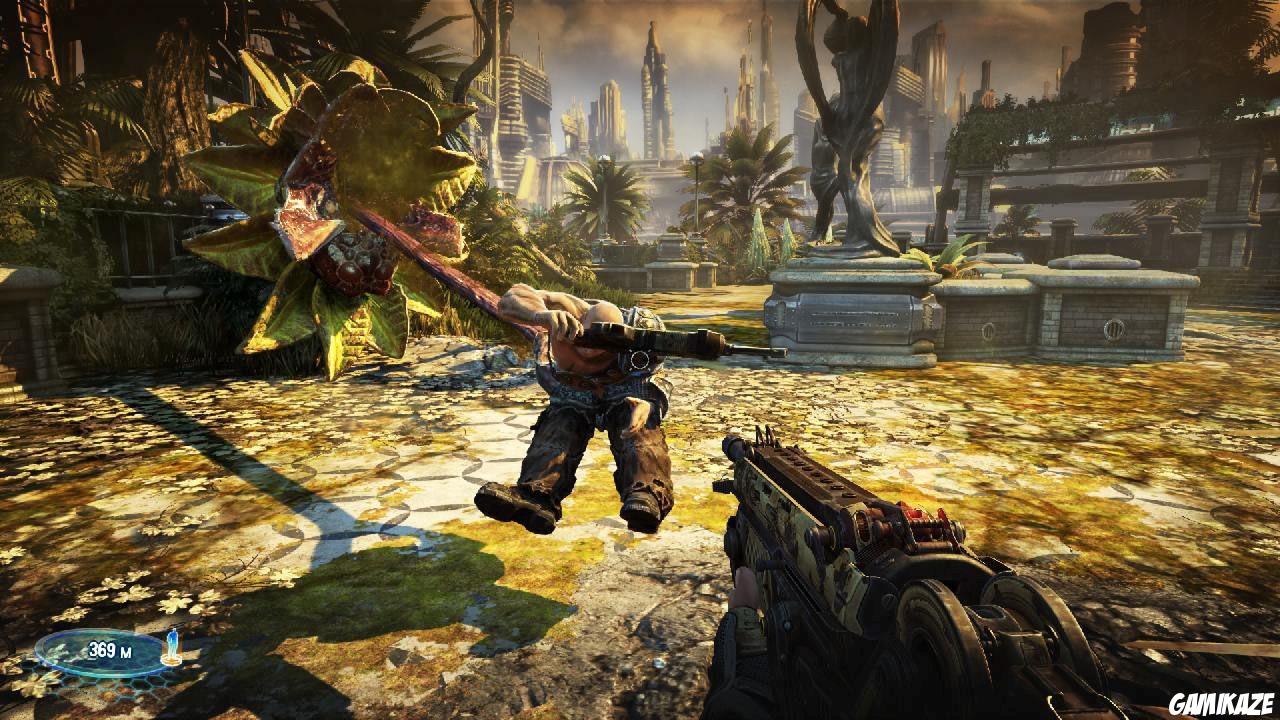Click the scope on the enemy's rifle
The image size is (1280, 720).
(x=640, y=358)
